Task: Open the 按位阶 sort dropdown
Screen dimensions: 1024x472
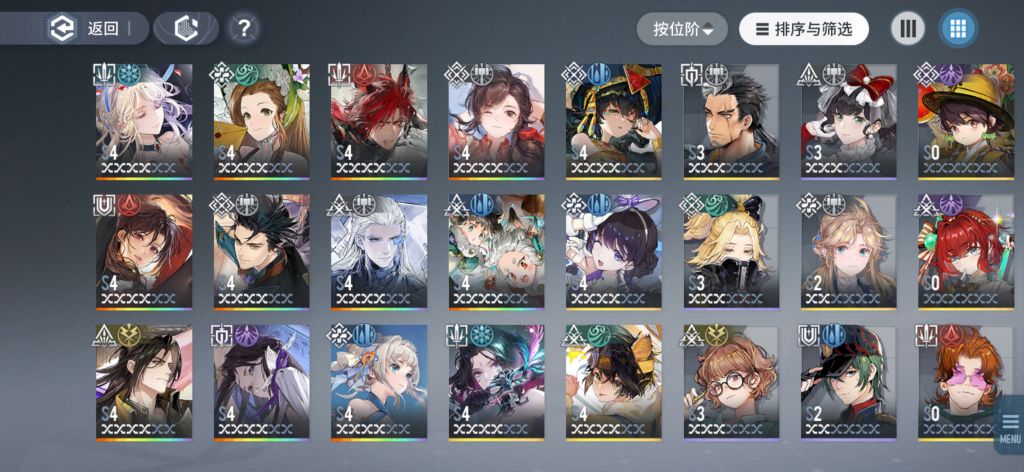Action: pos(683,29)
